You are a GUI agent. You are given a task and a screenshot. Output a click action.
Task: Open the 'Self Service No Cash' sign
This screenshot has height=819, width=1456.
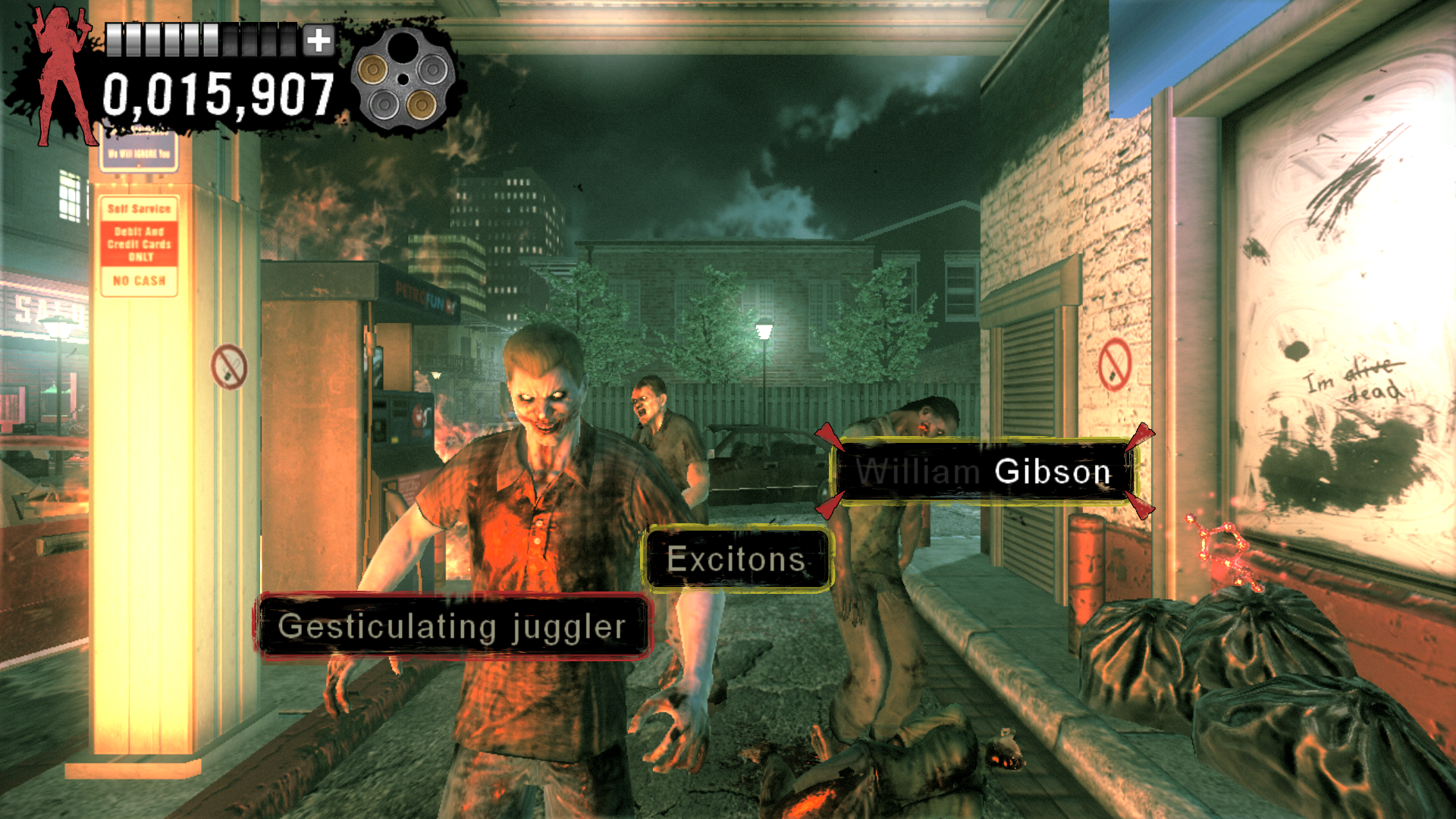point(138,244)
